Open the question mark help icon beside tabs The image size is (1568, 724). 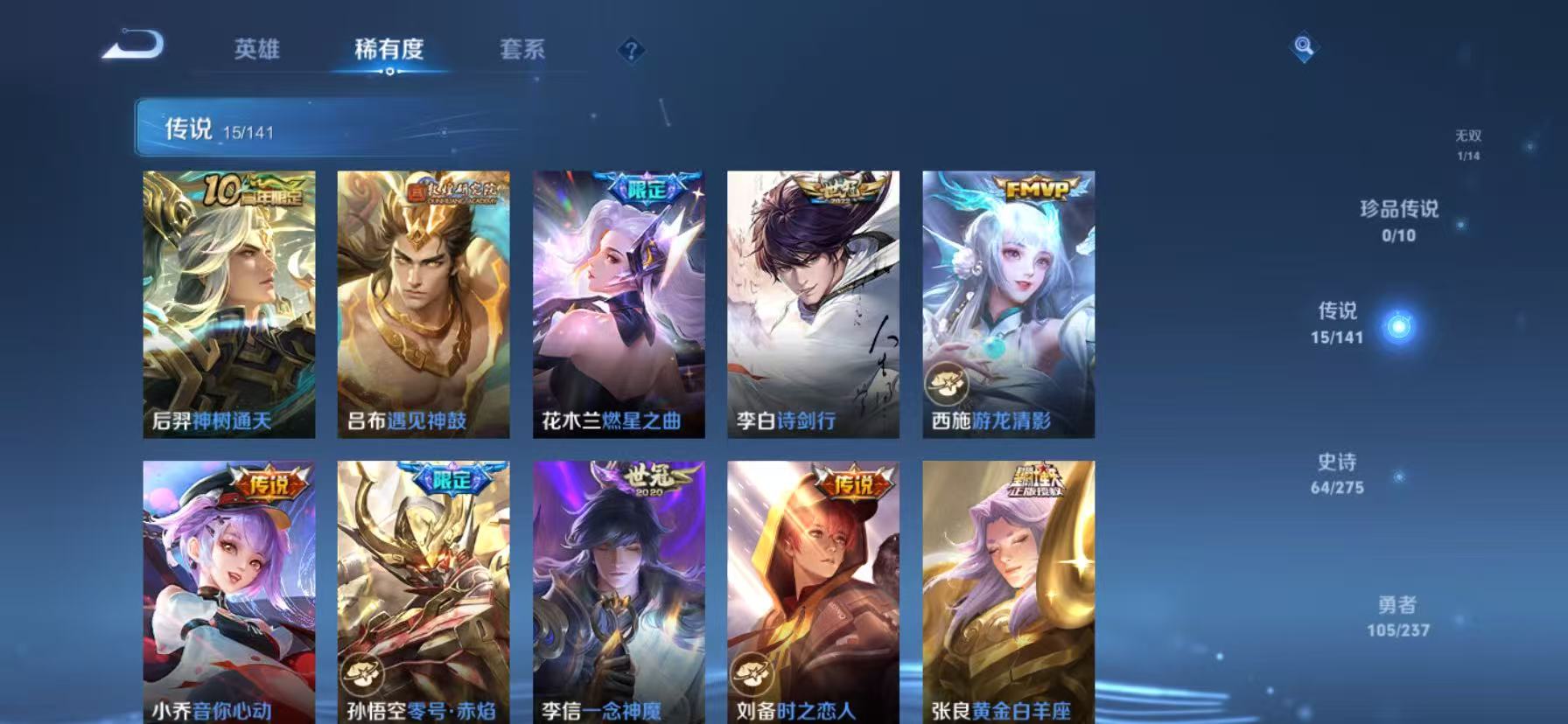coord(629,51)
